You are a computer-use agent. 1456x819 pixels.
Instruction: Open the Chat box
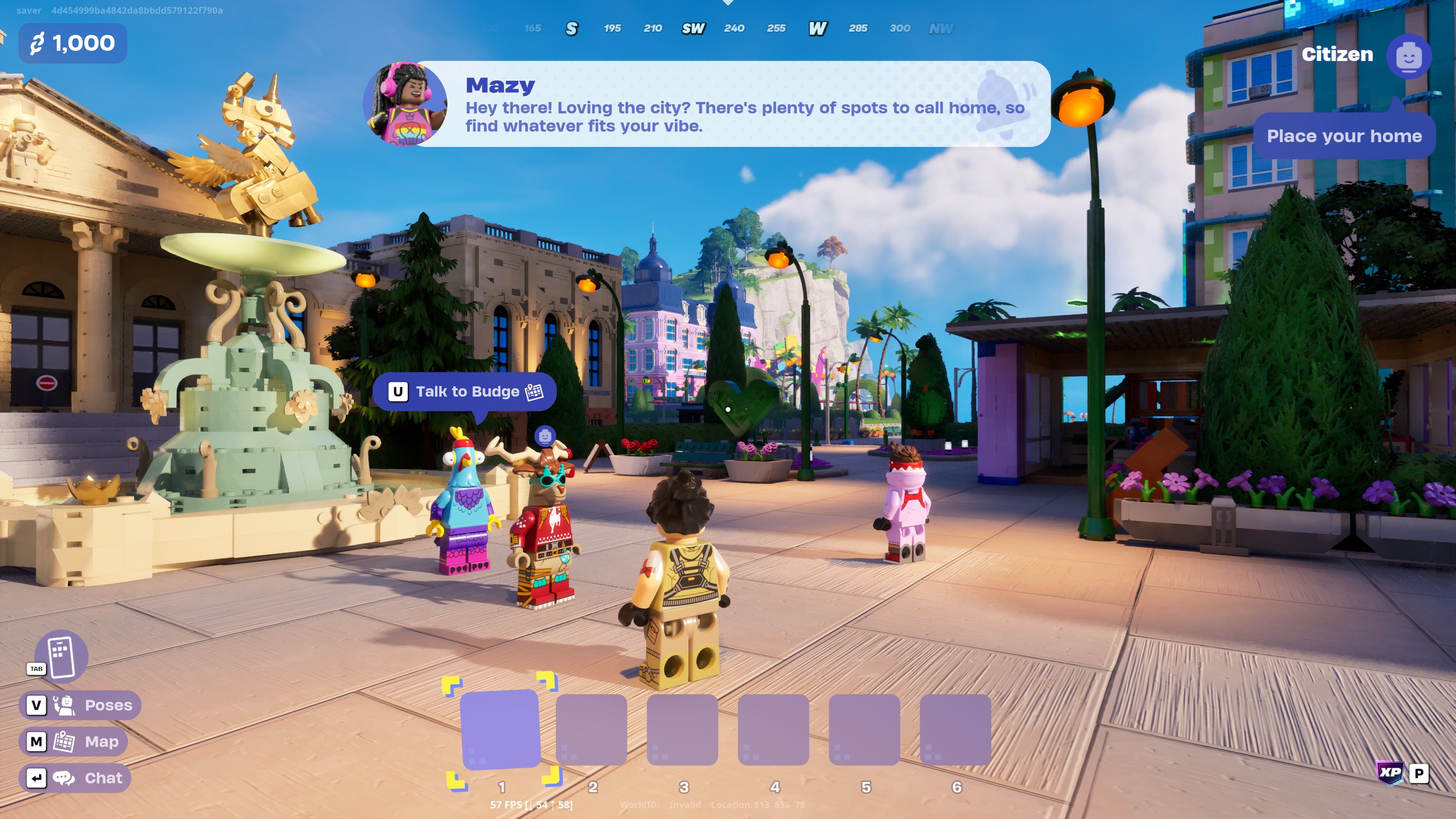[x=75, y=778]
